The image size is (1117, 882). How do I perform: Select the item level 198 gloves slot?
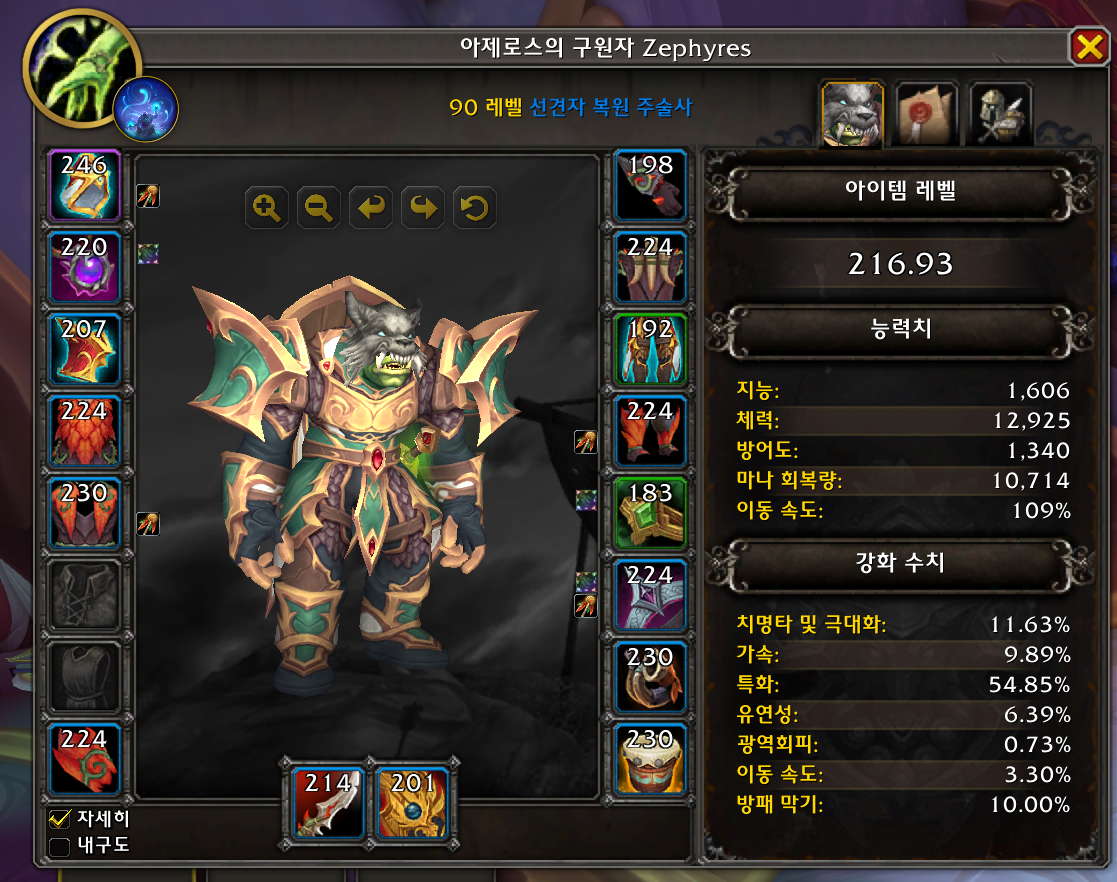[650, 186]
